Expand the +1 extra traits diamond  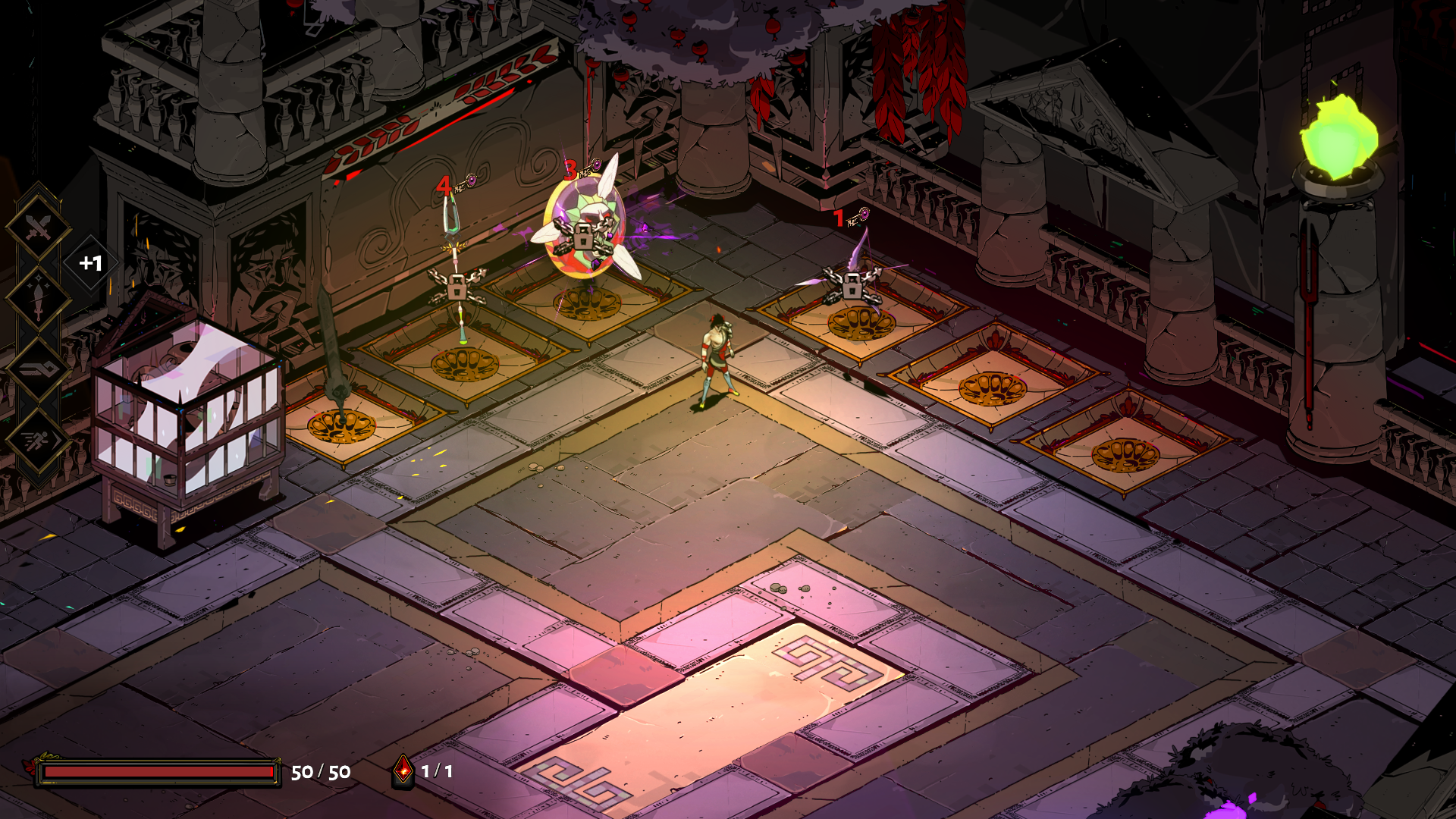coord(90,263)
